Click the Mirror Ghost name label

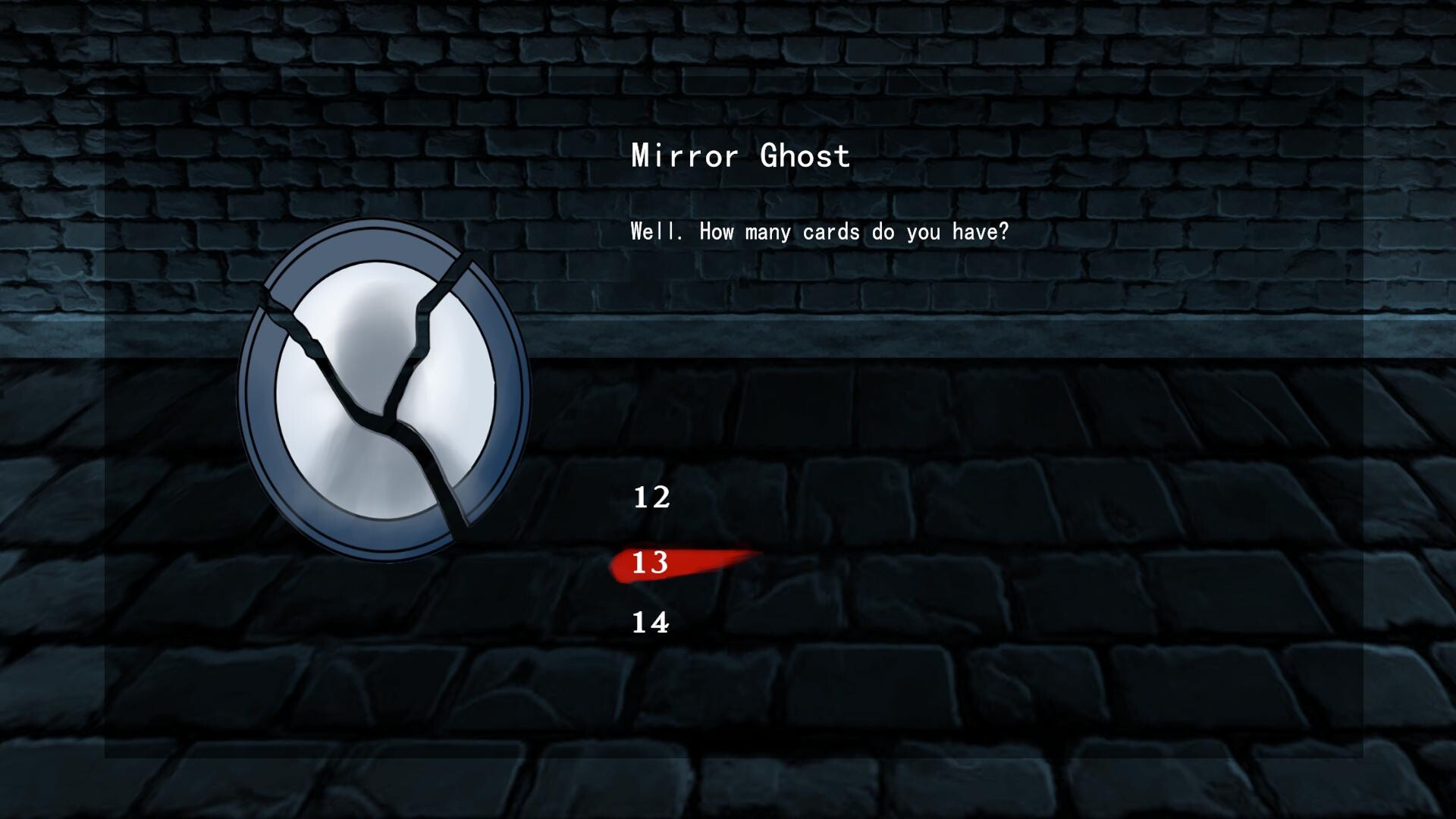pyautogui.click(x=739, y=156)
